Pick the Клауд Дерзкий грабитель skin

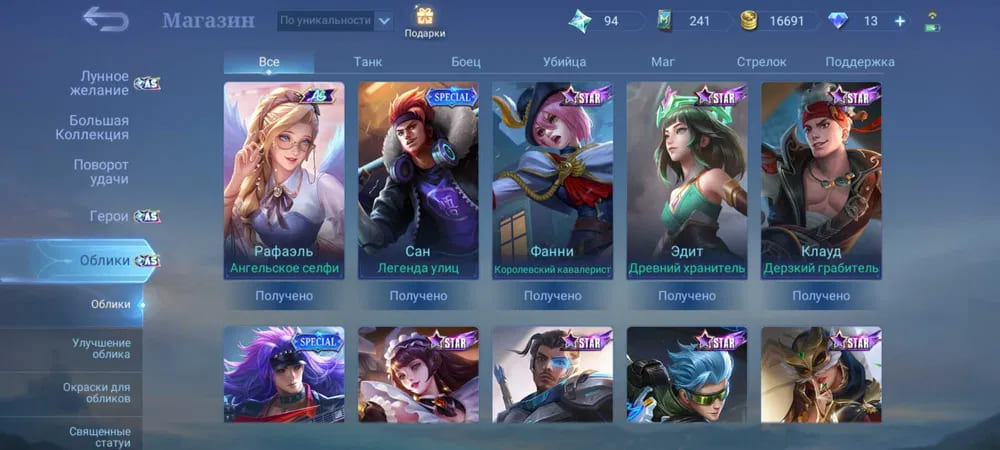coord(821,180)
